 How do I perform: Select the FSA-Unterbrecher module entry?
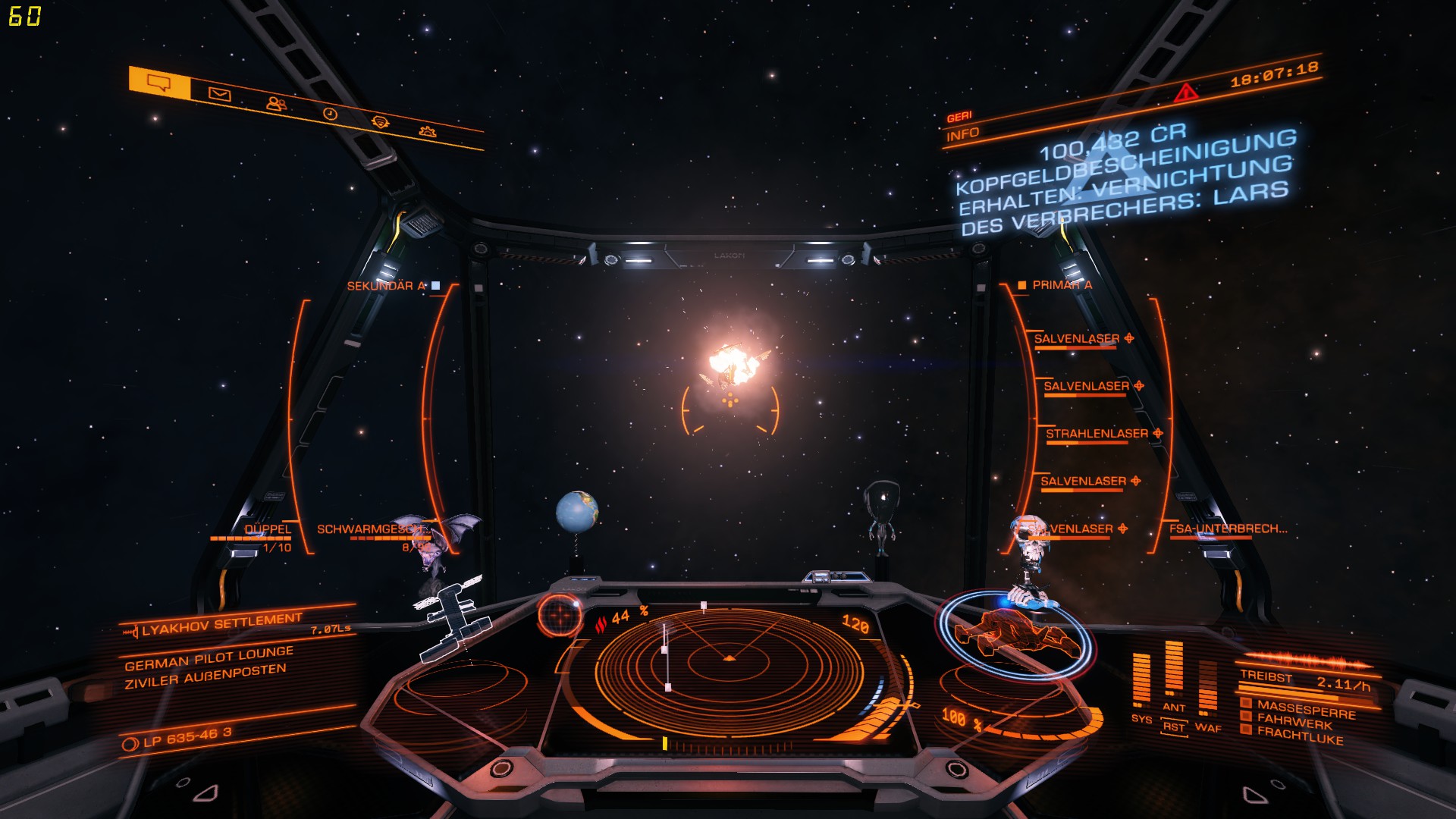coord(1227,529)
